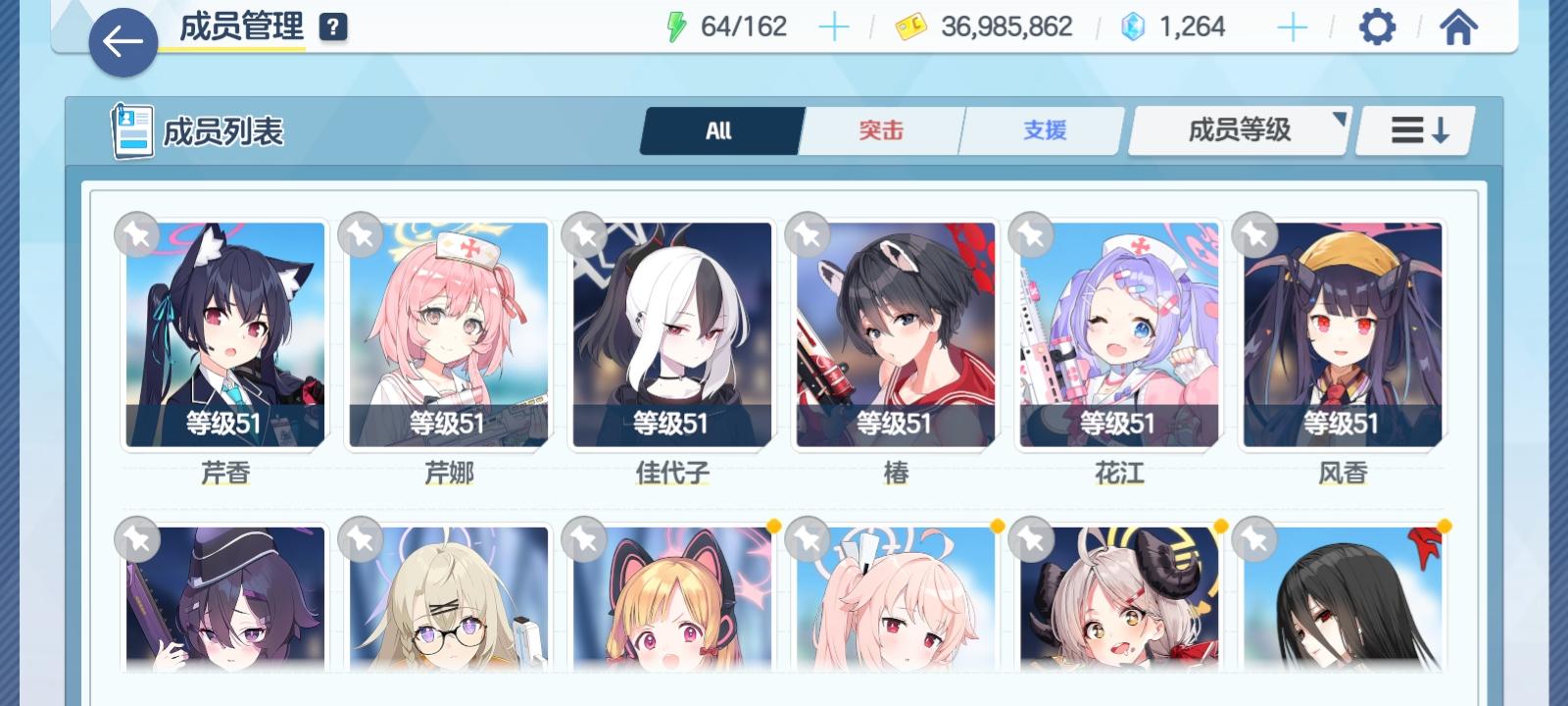
Task: Switch to the 突击 tab
Action: click(x=879, y=128)
